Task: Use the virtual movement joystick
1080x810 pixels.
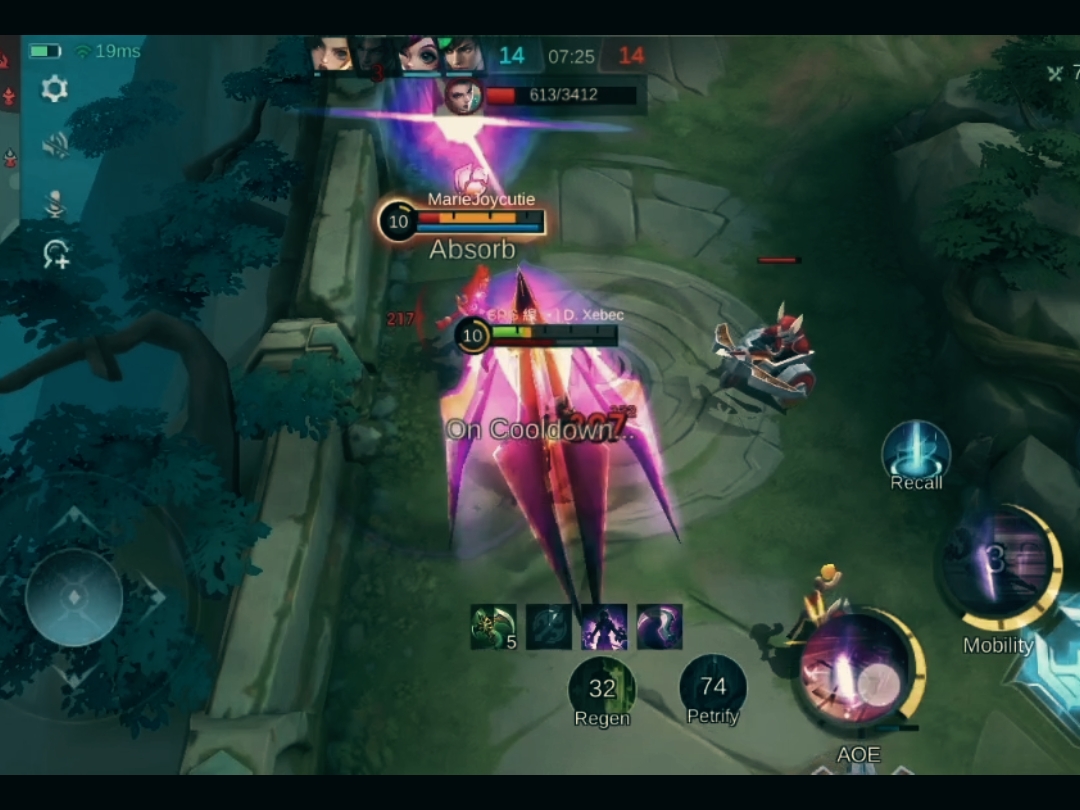Action: pos(74,598)
